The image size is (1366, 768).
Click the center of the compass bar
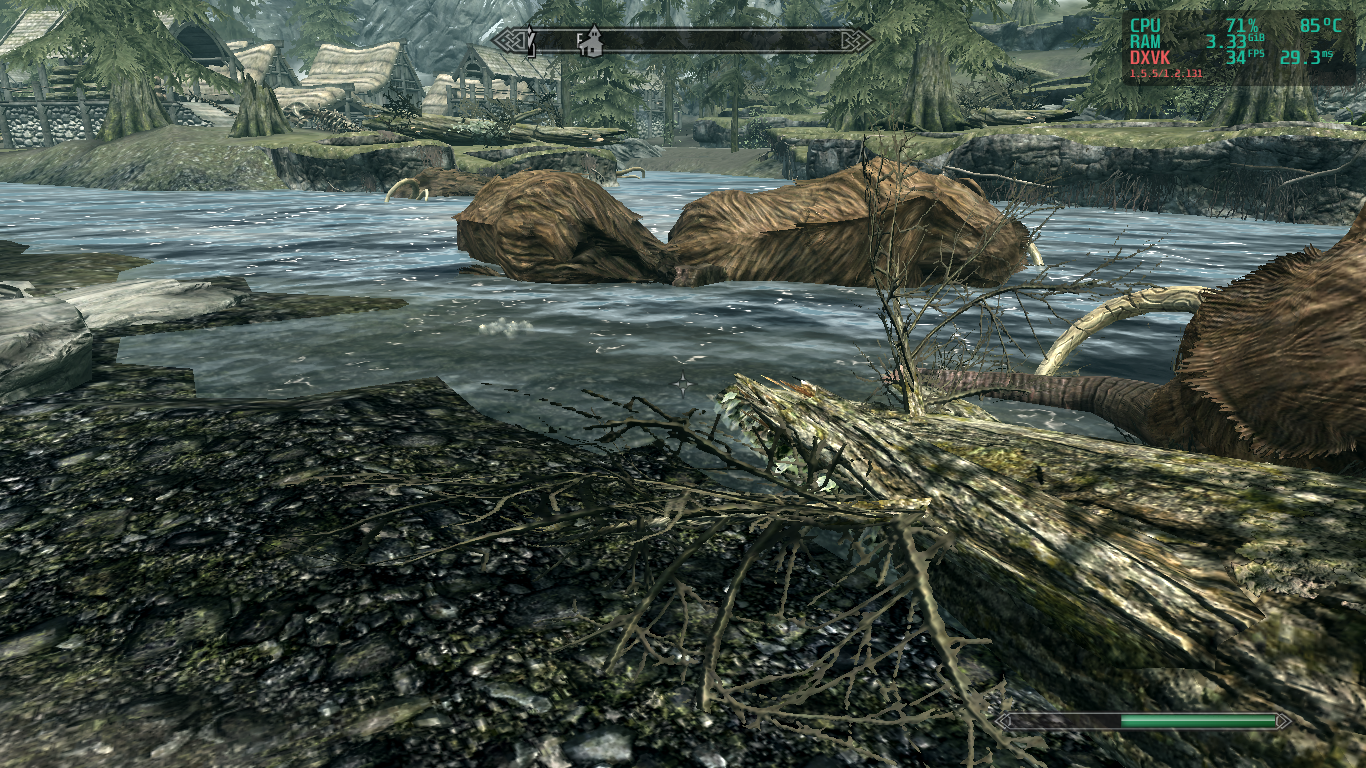click(x=683, y=40)
